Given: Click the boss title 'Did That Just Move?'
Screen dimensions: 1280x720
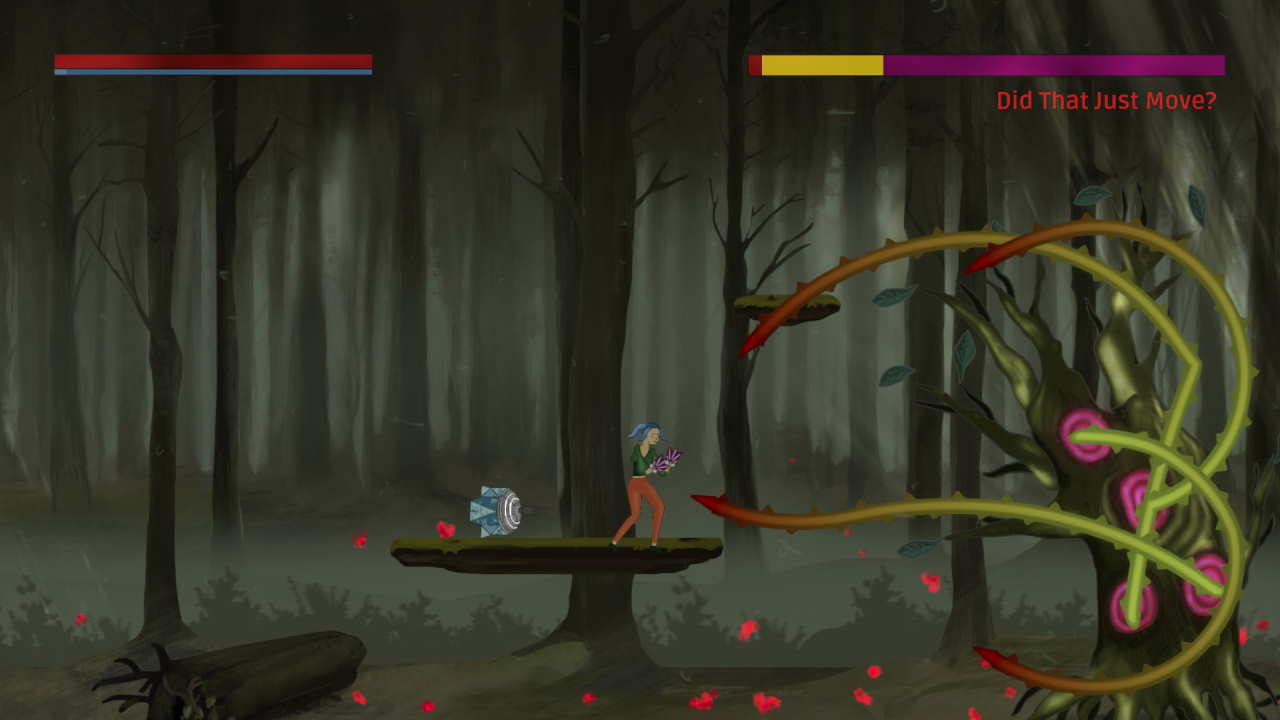Looking at the screenshot, I should pos(1104,101).
